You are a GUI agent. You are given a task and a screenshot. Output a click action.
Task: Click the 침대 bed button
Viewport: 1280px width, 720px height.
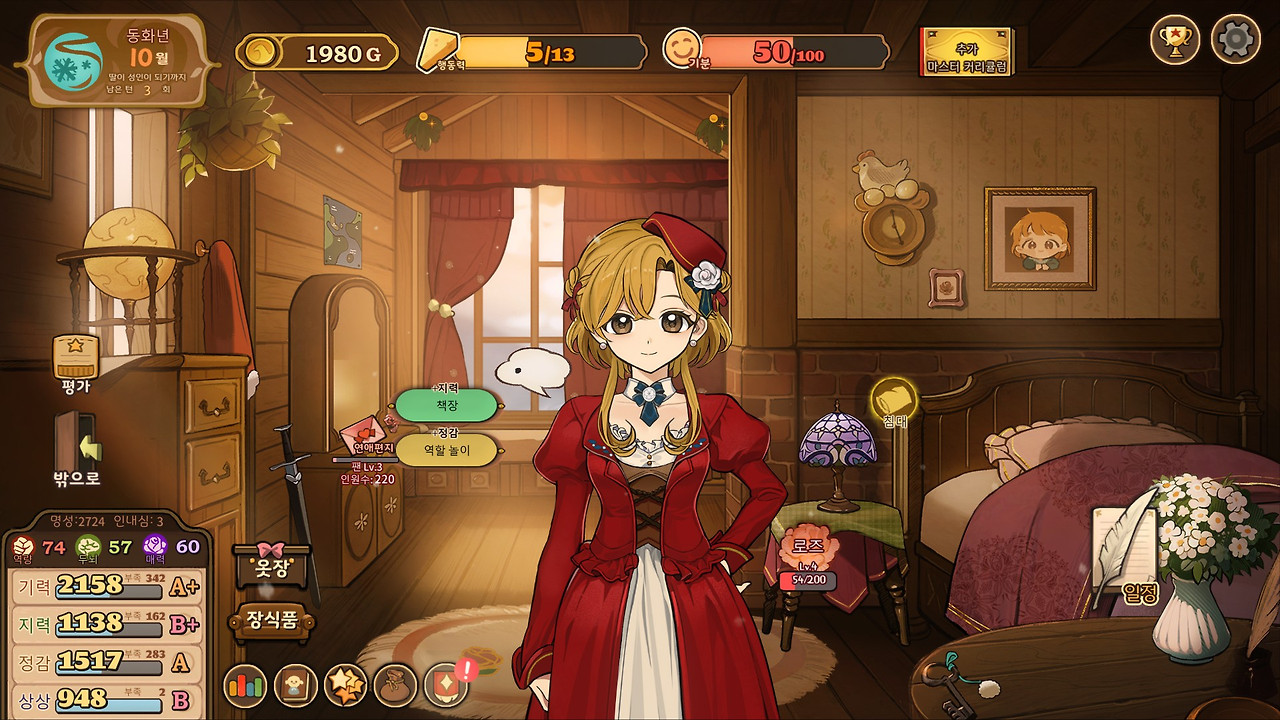894,402
